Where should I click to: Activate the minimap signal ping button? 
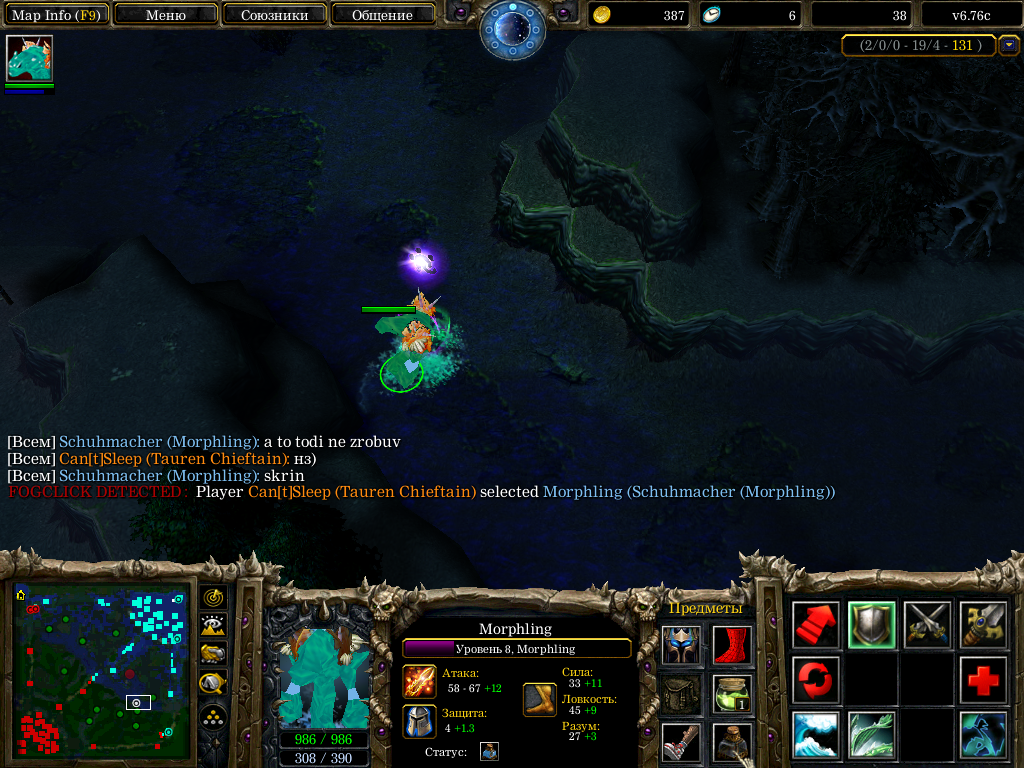click(213, 597)
